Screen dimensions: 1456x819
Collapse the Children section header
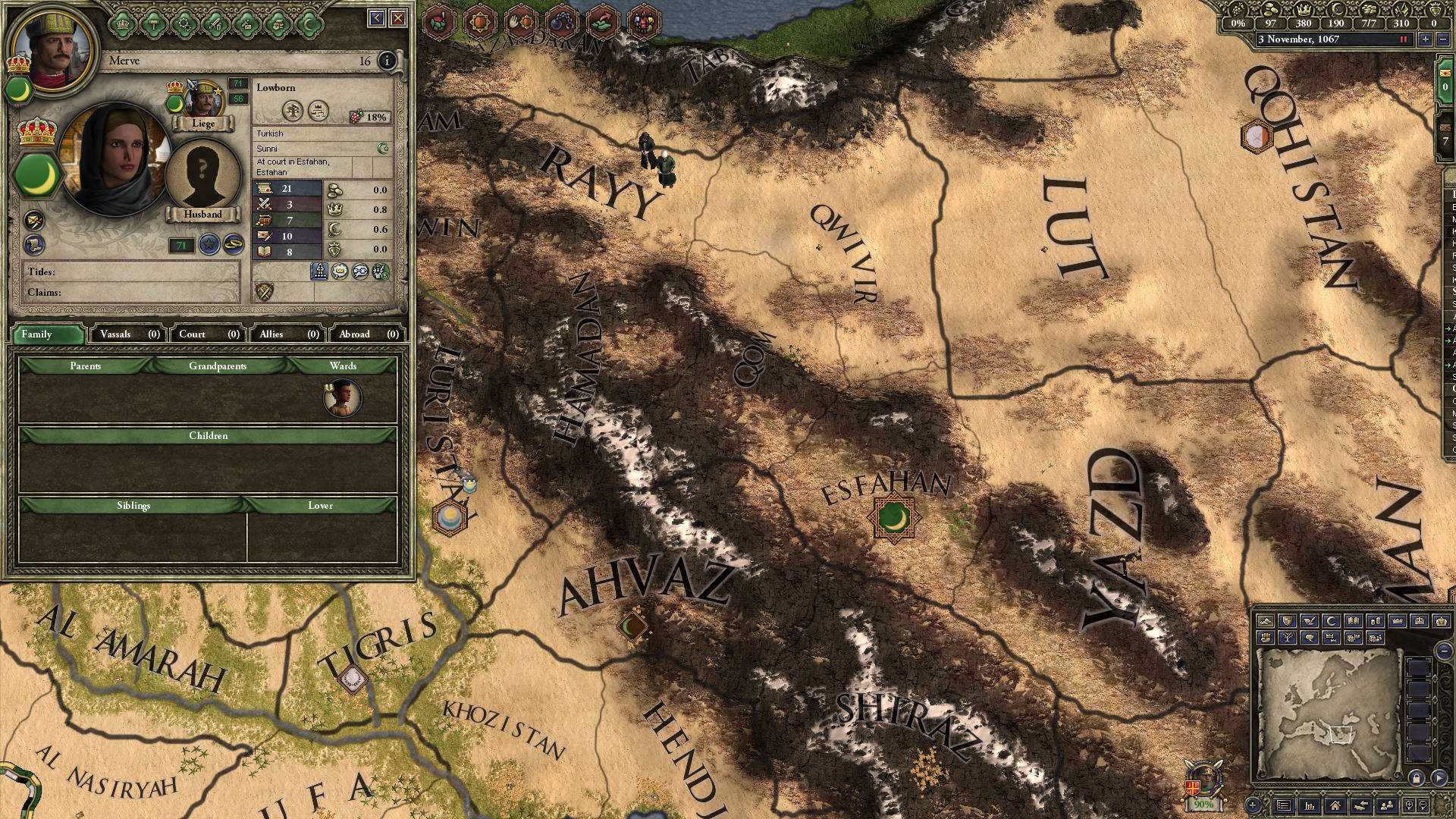[x=209, y=436]
